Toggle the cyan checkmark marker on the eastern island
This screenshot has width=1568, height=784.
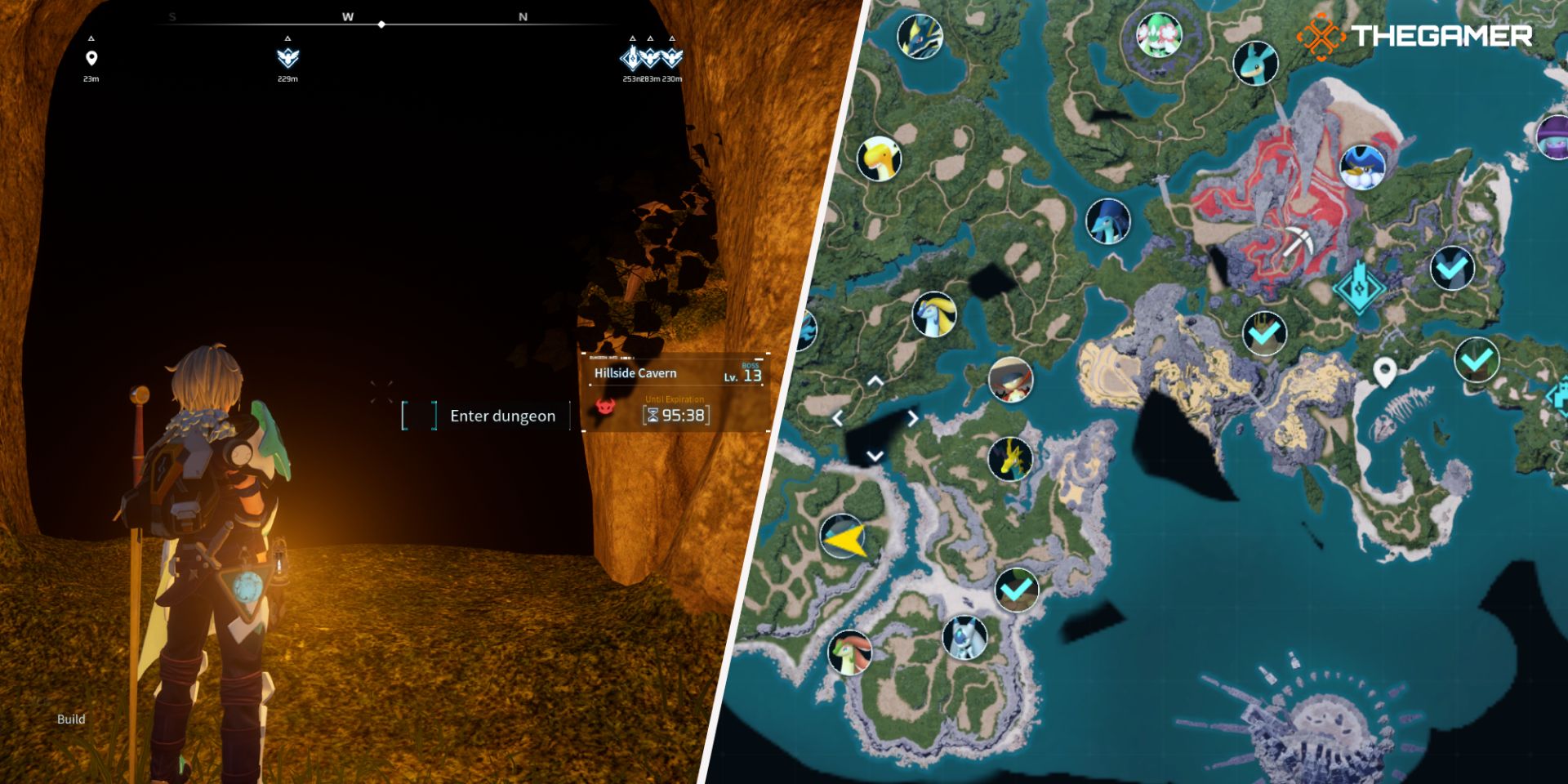(1452, 268)
